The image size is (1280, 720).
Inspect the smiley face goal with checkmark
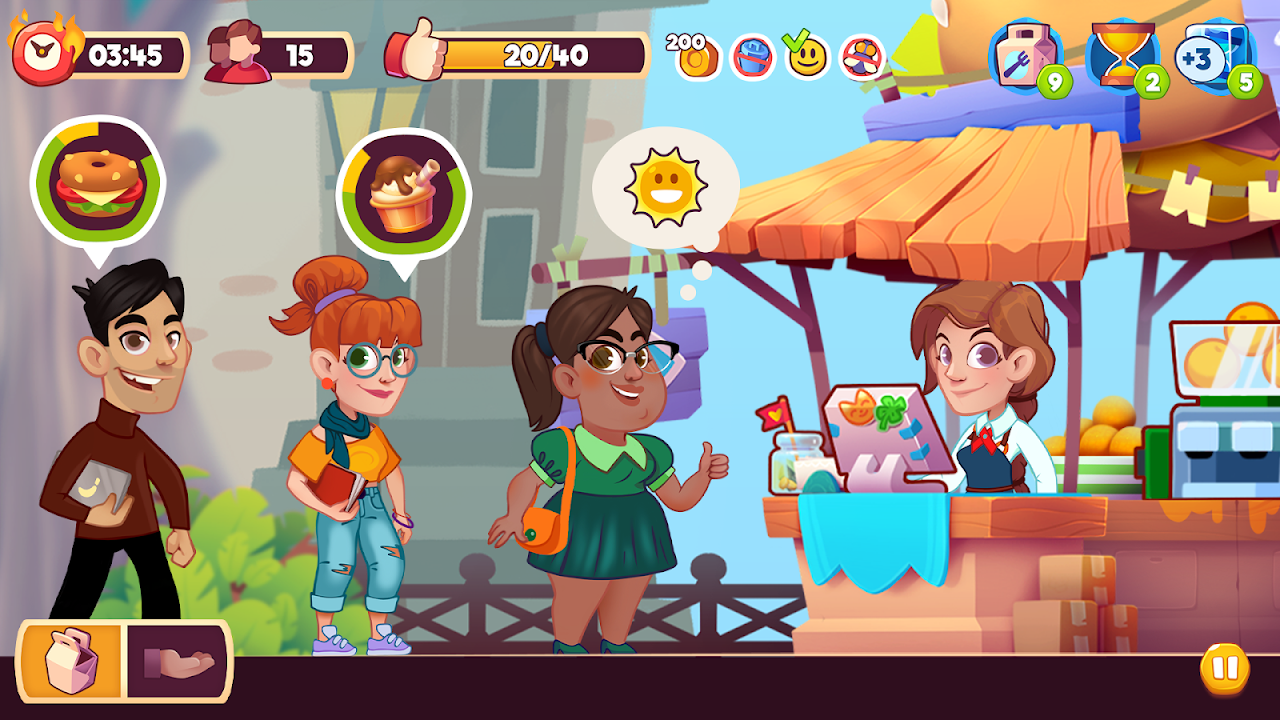tap(806, 57)
